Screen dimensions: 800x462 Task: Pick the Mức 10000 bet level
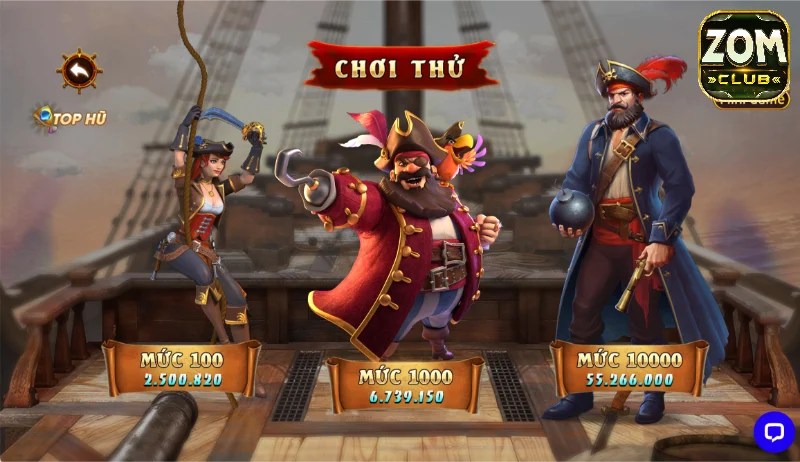pos(630,368)
